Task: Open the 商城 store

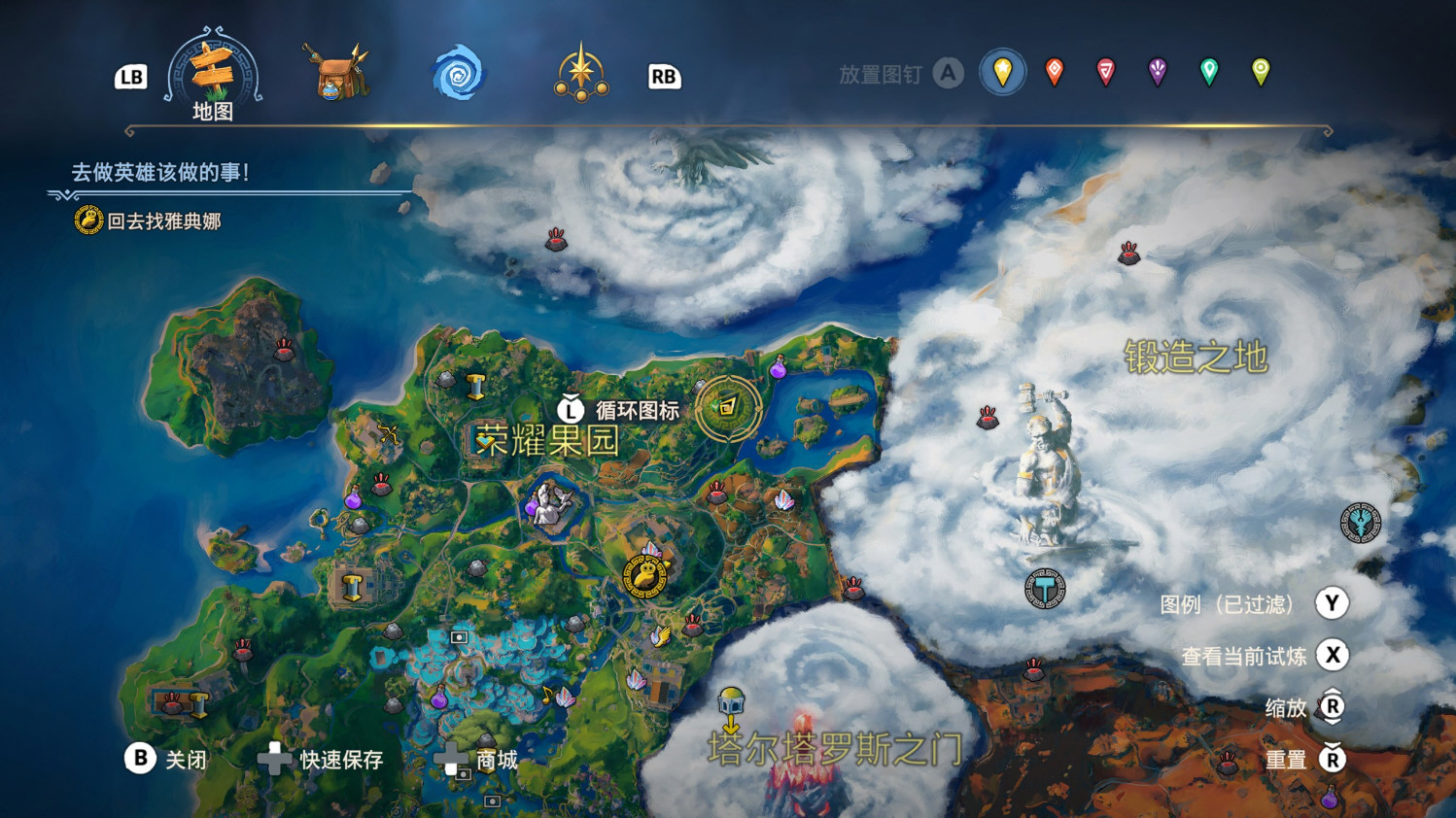Action: point(477,760)
